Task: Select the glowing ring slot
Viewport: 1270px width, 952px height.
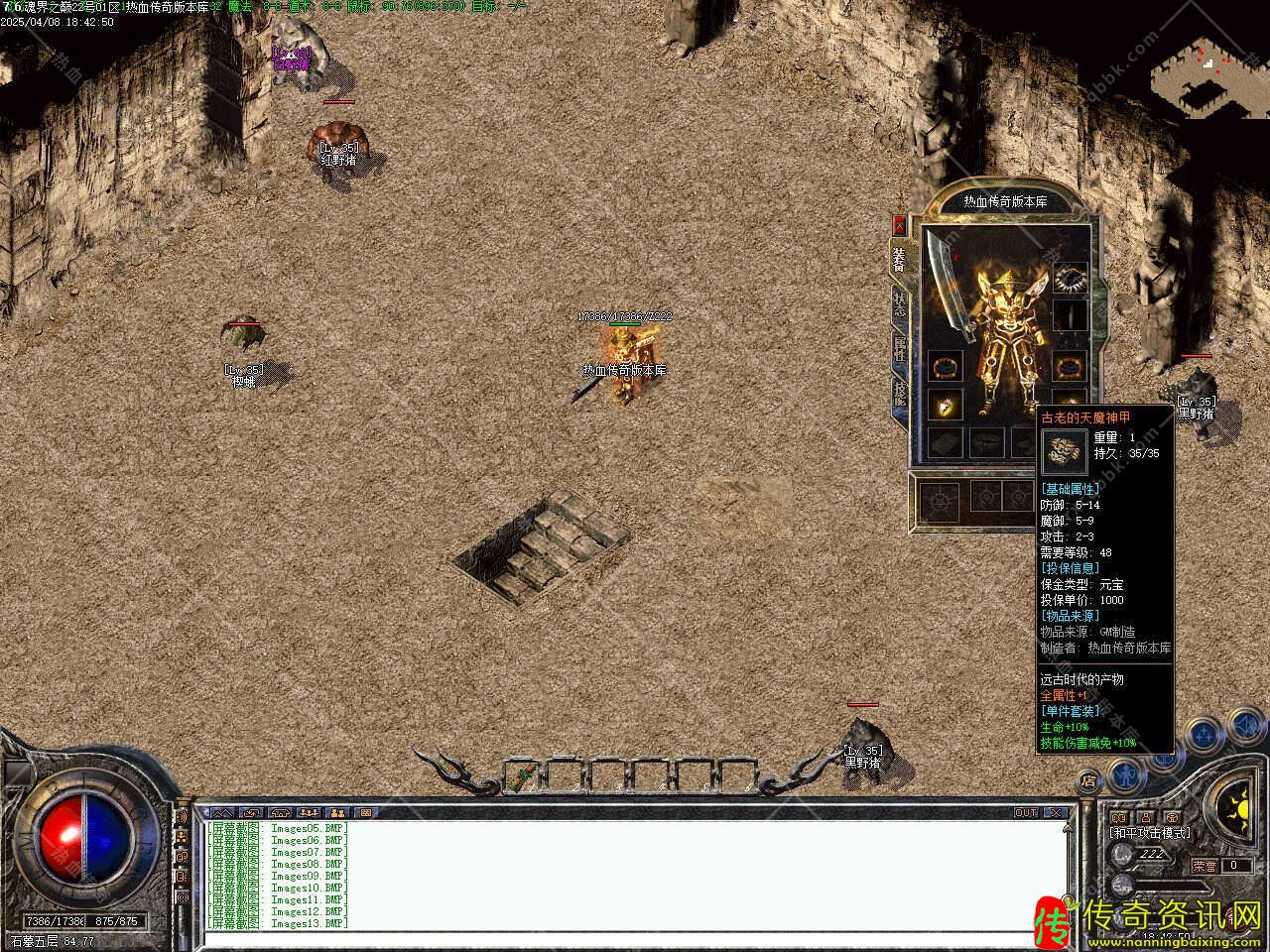Action: [x=944, y=405]
